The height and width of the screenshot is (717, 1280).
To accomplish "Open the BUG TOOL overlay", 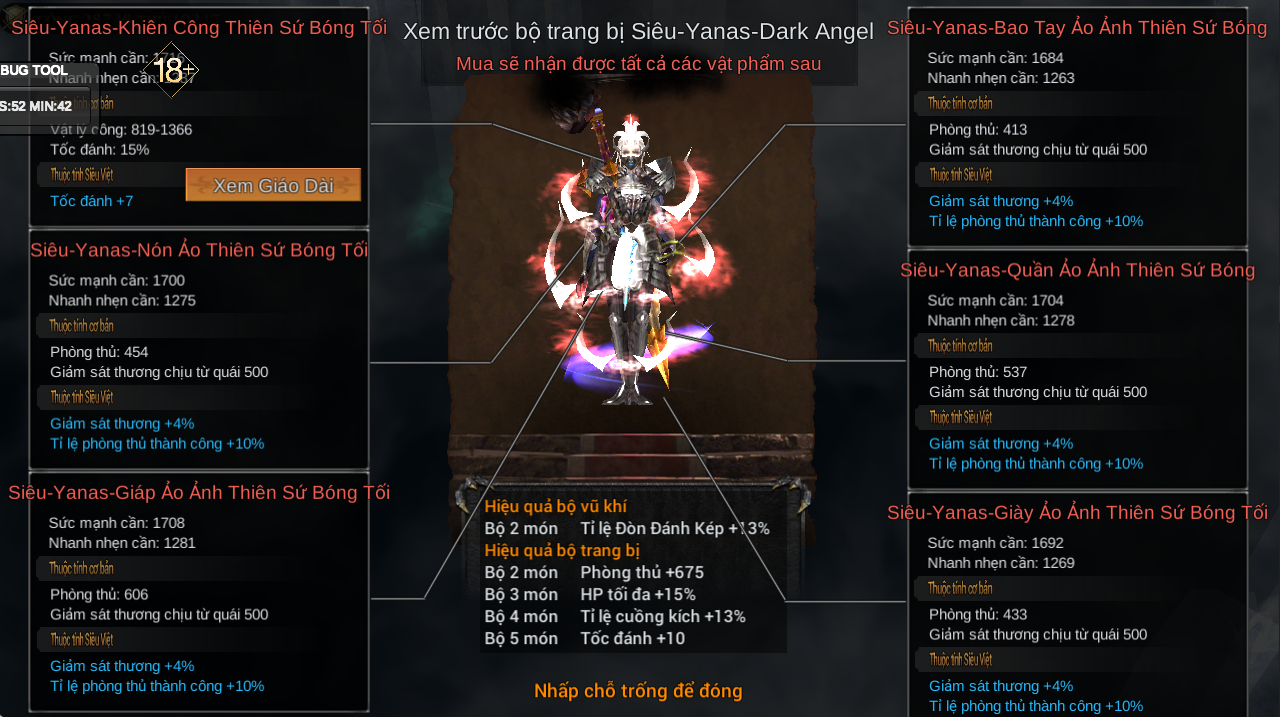I will 35,70.
